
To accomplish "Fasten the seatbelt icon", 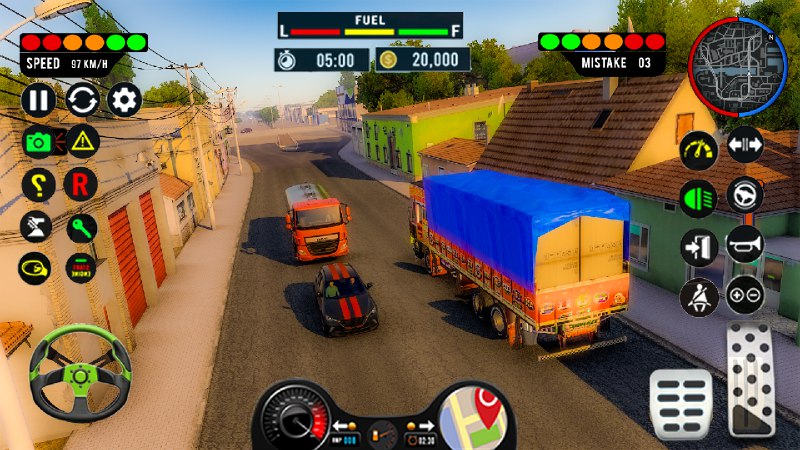I will 698,295.
